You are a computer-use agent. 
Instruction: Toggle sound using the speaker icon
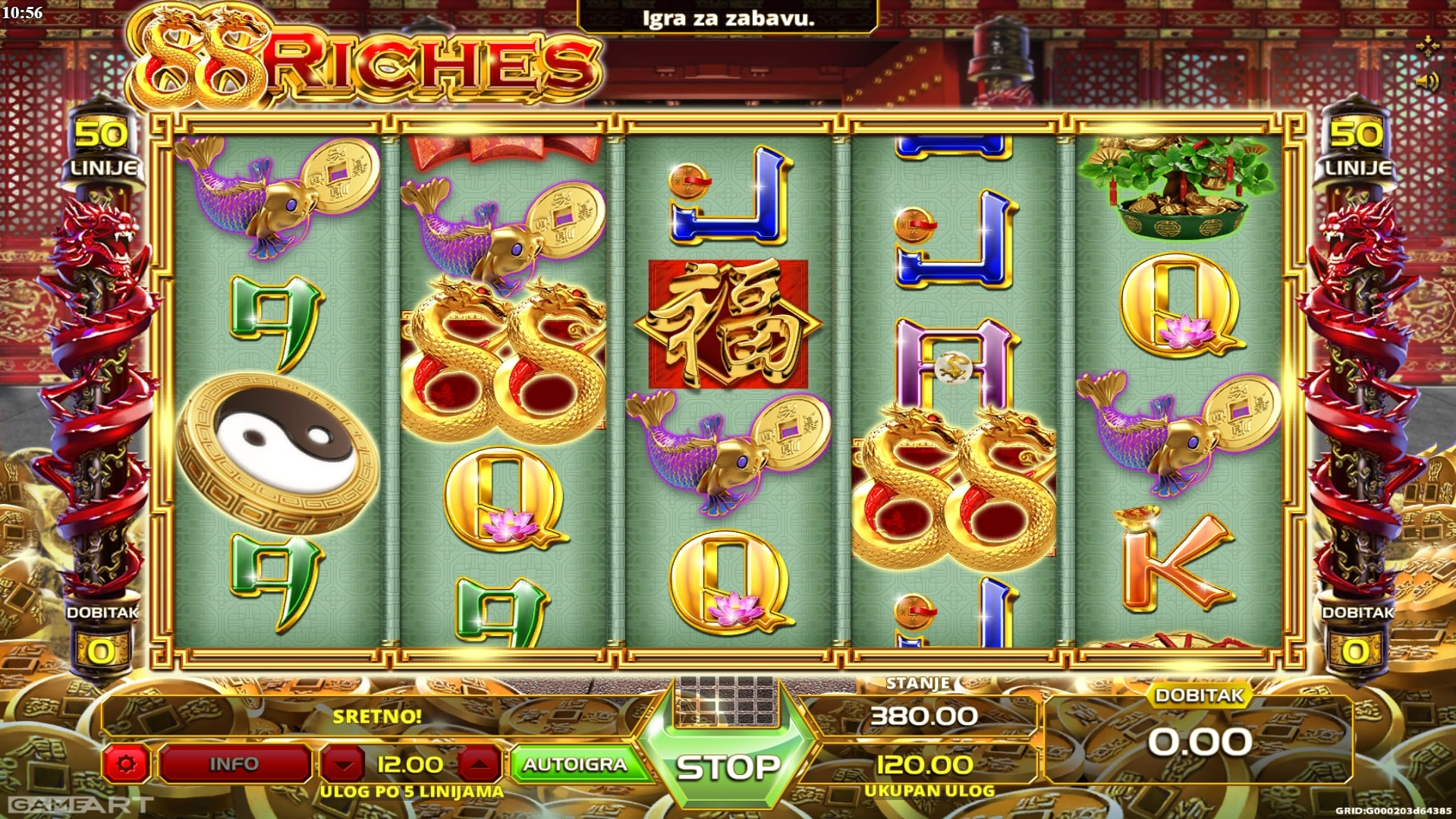click(1426, 81)
